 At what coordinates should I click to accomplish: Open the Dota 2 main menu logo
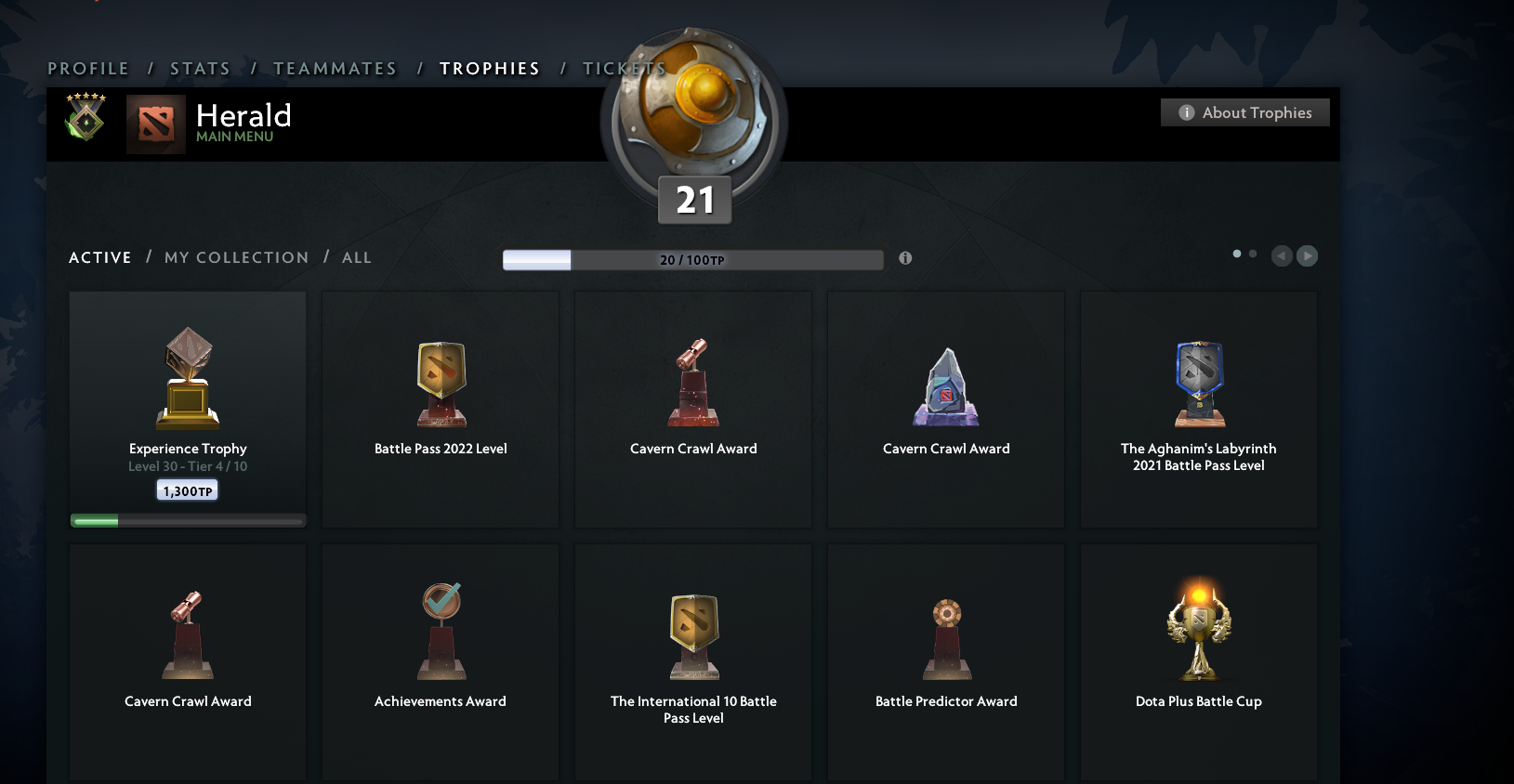(156, 123)
